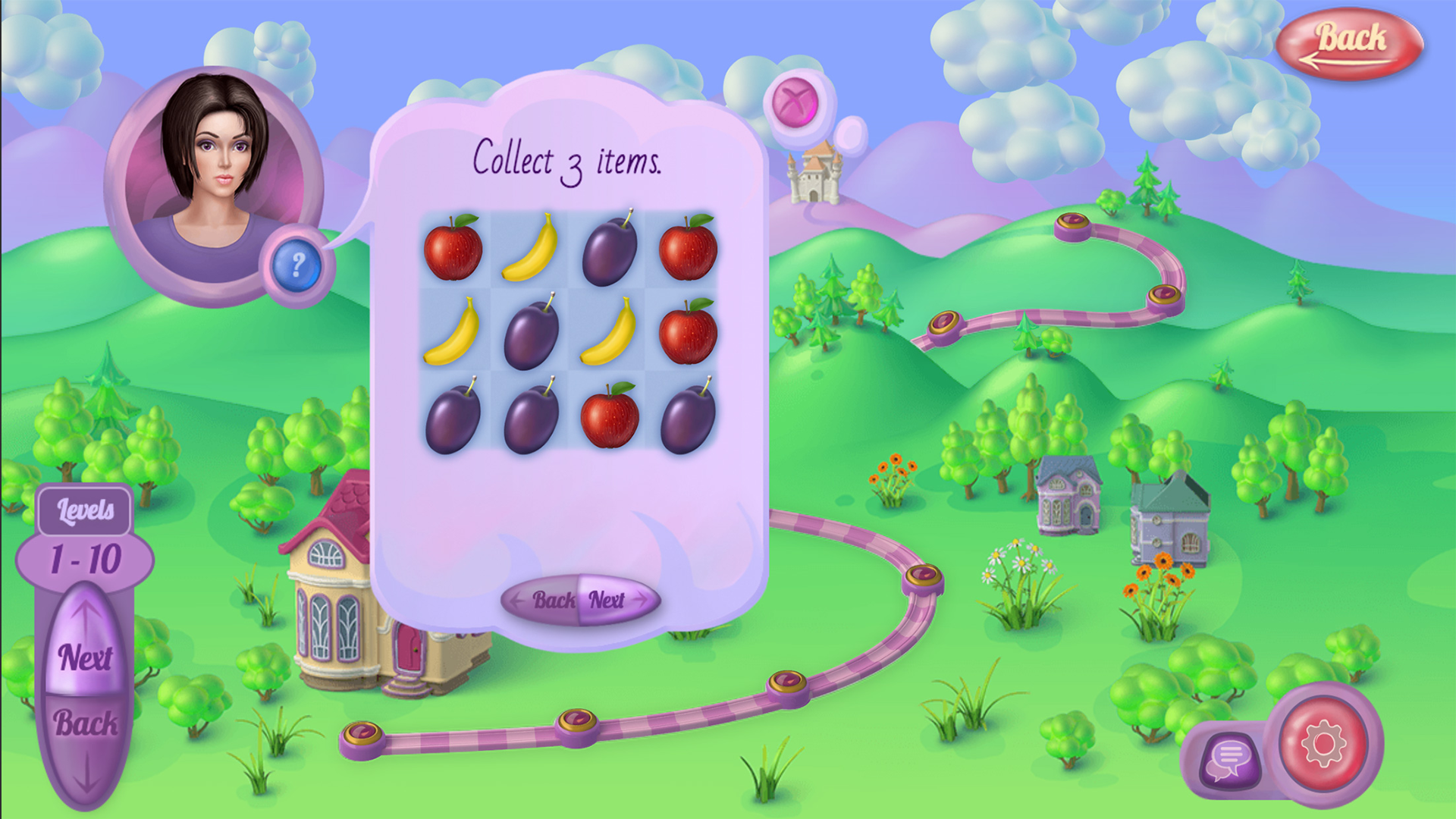Viewport: 1456px width, 819px height.
Task: Select the 1-10 levels range
Action: (87, 559)
